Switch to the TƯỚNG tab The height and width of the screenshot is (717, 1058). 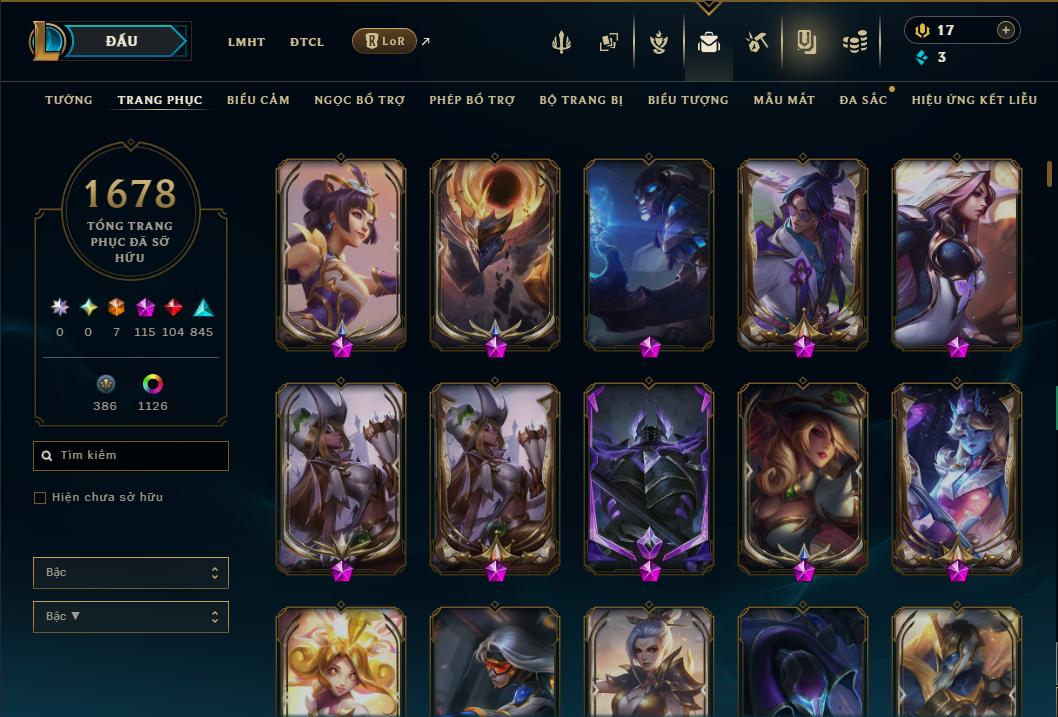coord(69,100)
